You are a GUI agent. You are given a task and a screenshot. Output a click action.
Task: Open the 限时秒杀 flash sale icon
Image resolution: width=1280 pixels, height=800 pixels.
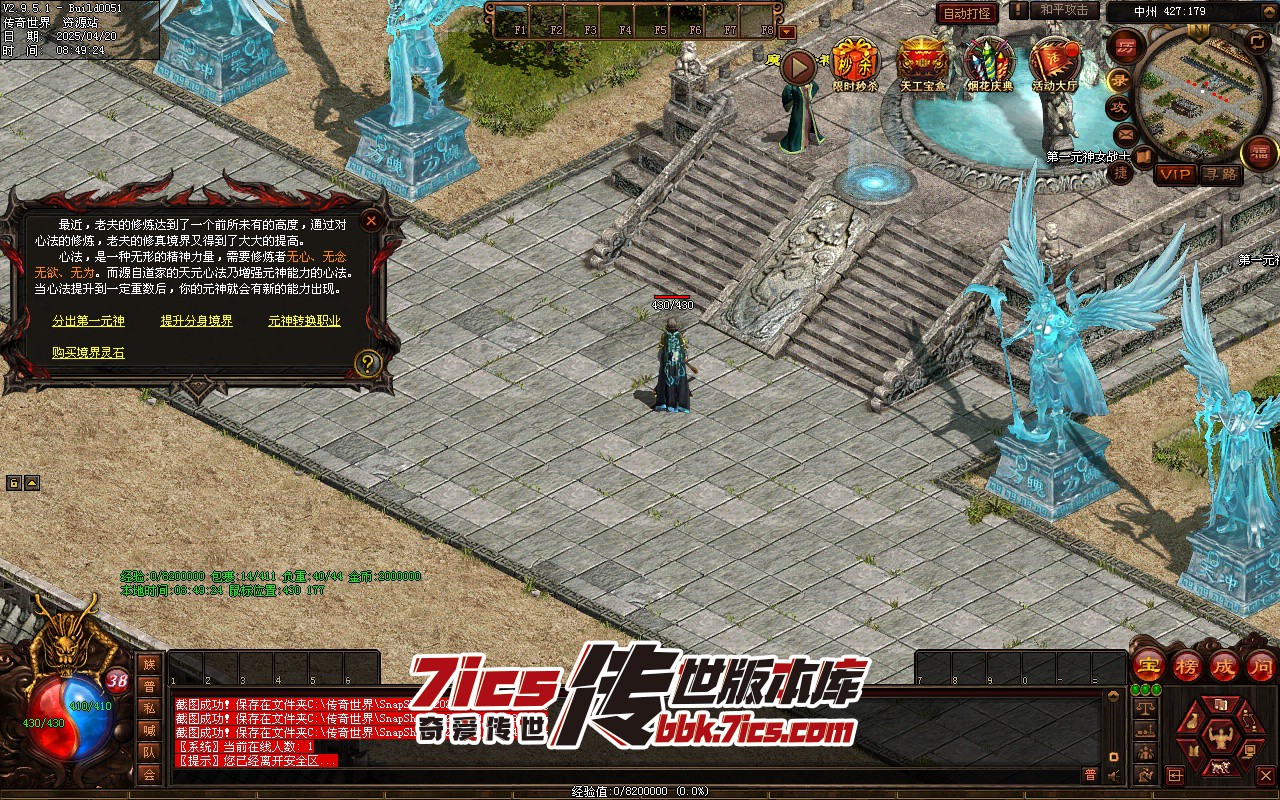855,62
